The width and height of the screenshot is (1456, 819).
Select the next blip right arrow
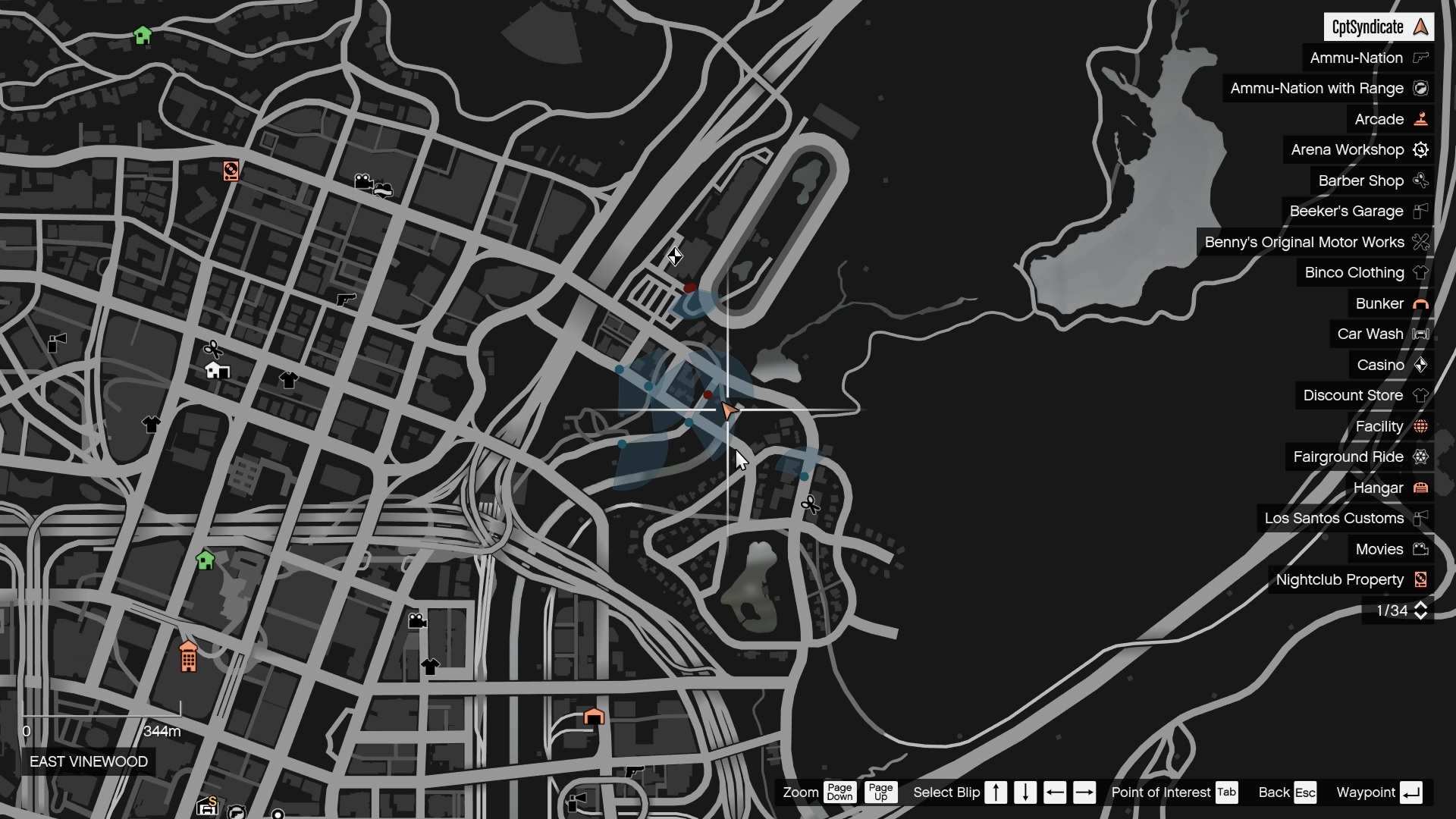coord(1085,792)
